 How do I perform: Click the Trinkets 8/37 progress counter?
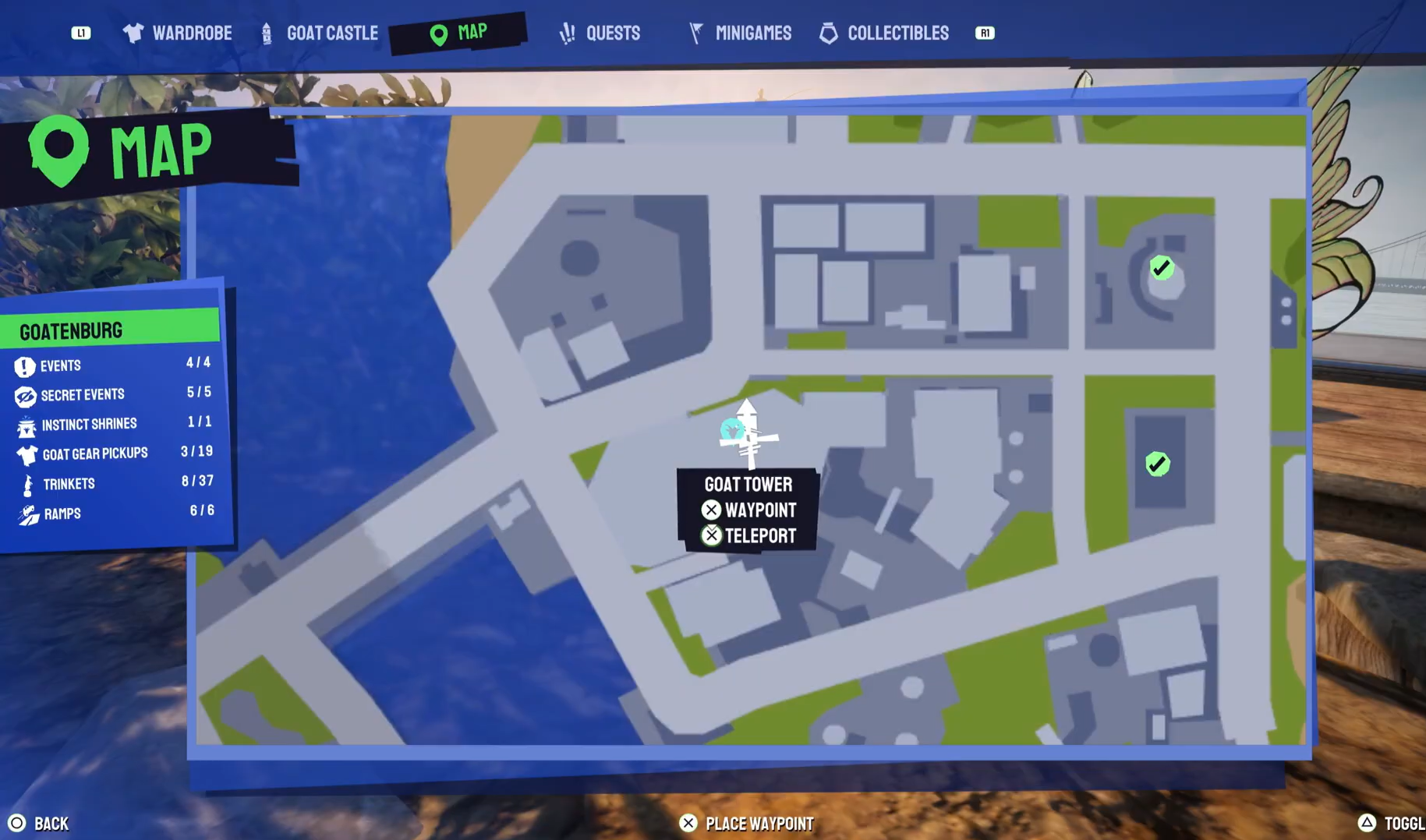coord(196,481)
